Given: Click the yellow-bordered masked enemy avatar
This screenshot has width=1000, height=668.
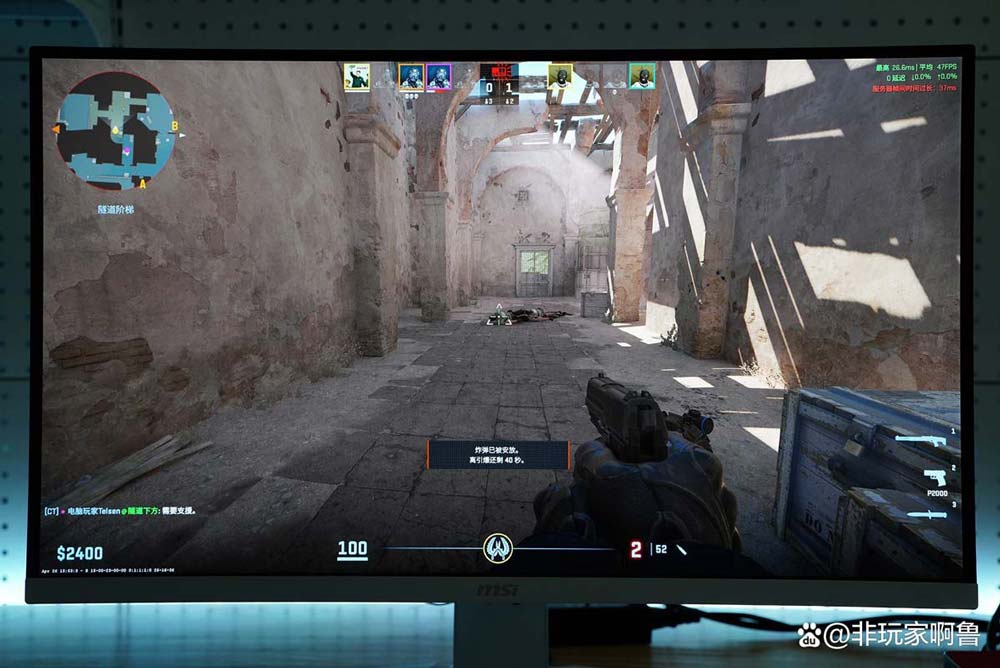Looking at the screenshot, I should tap(560, 76).
